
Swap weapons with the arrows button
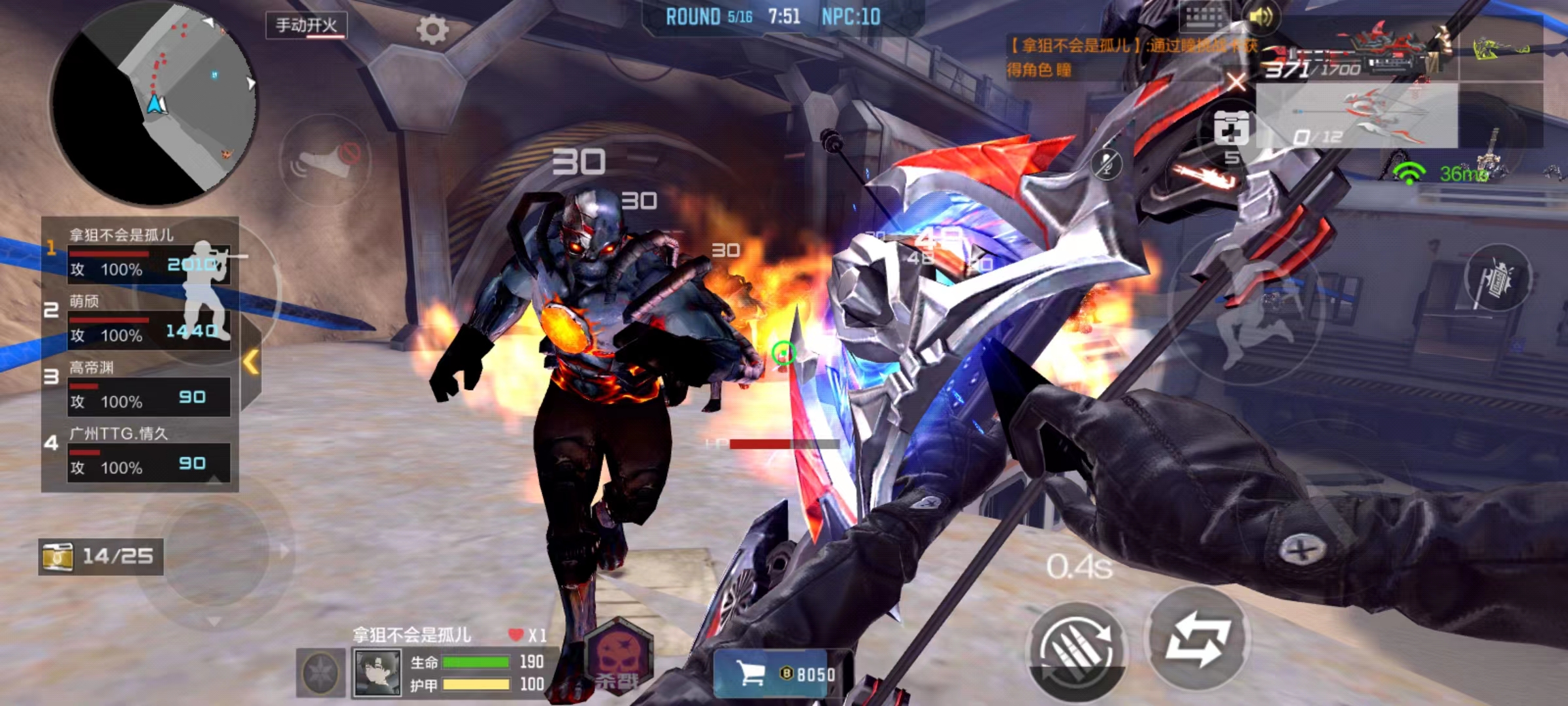coord(1198,639)
